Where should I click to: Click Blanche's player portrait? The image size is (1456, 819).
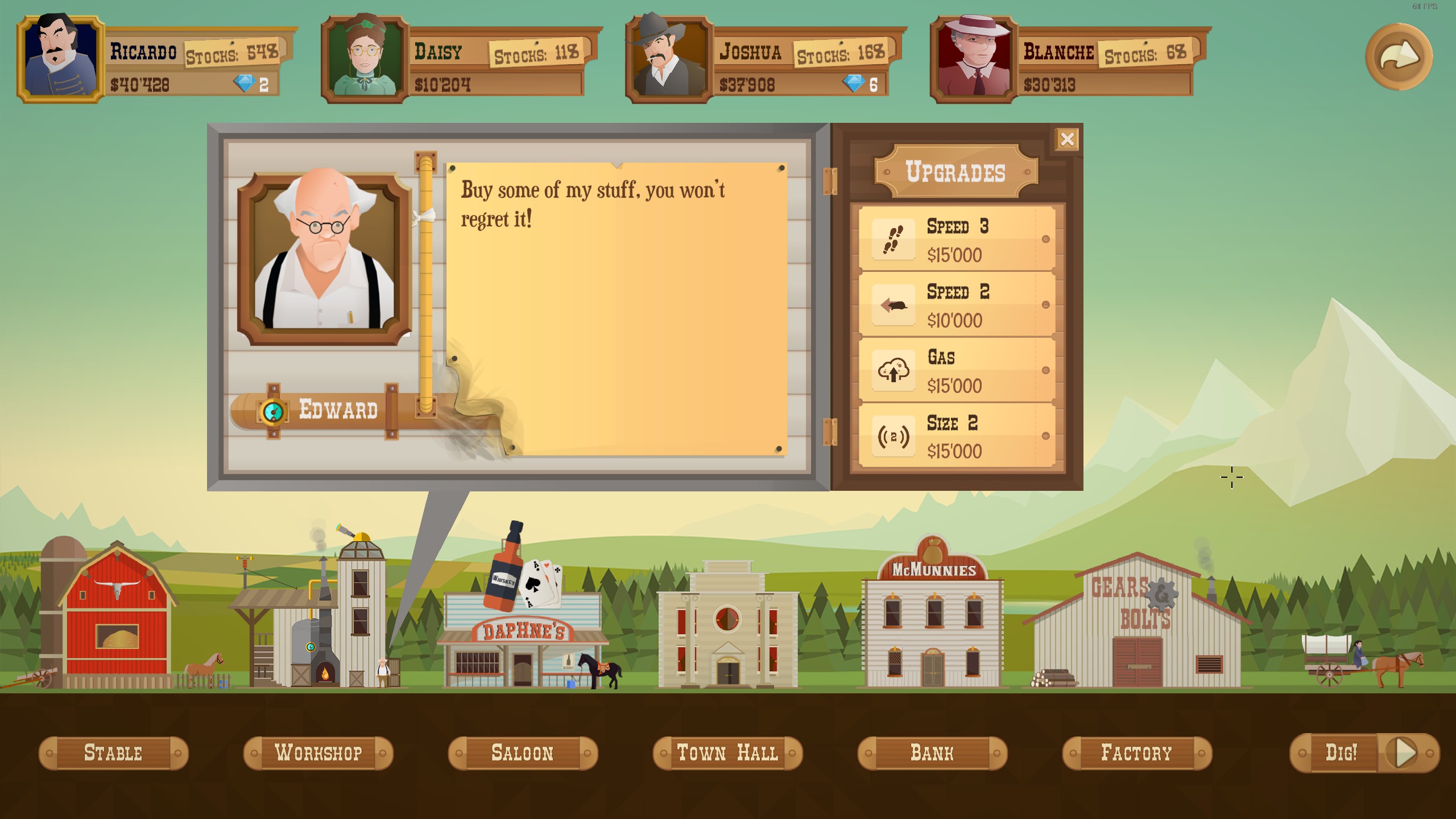pos(974,59)
